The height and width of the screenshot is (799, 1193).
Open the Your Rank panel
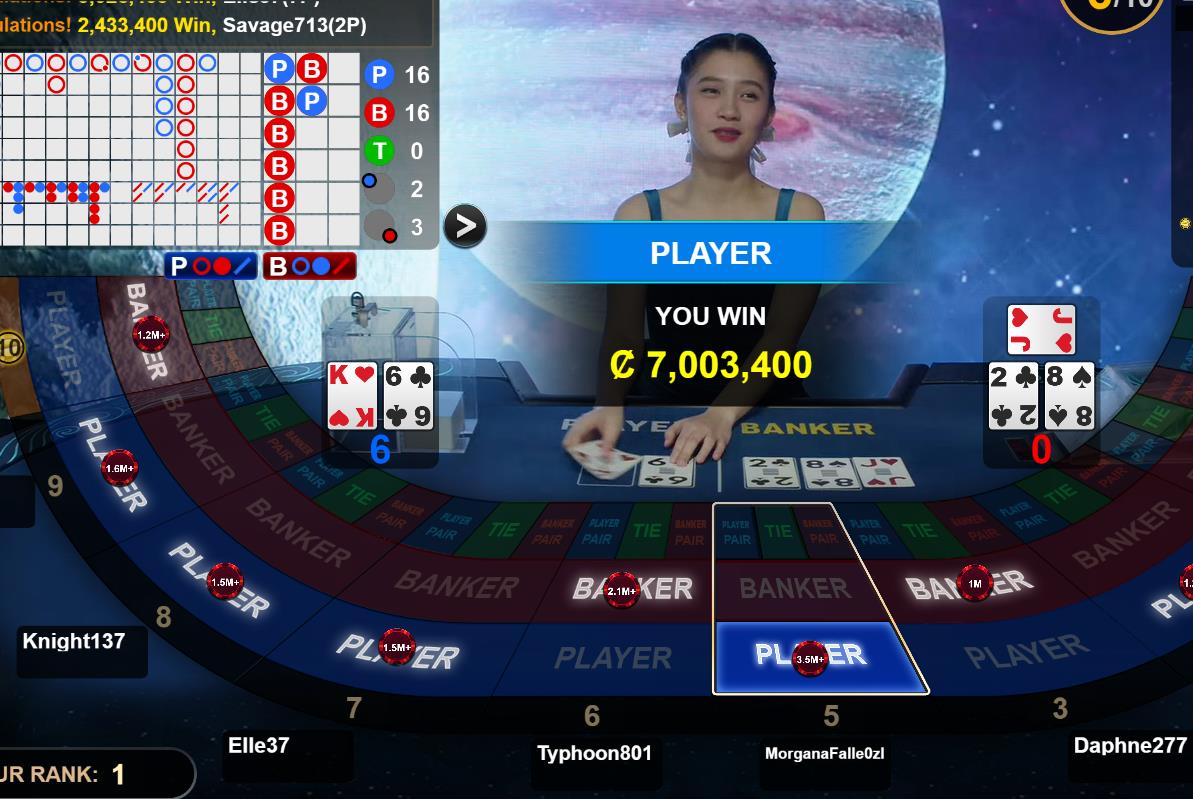(x=90, y=774)
